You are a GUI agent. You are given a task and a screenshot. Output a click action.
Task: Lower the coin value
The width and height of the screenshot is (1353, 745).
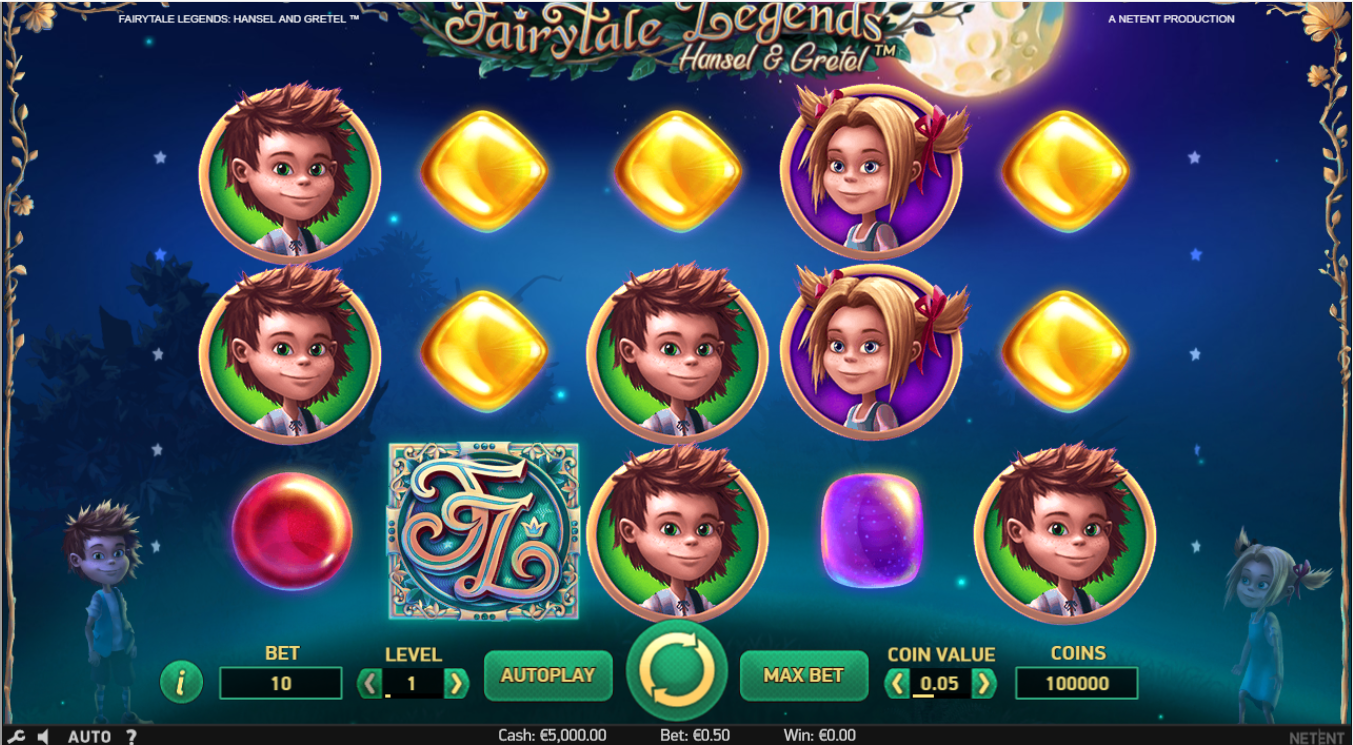click(x=897, y=684)
